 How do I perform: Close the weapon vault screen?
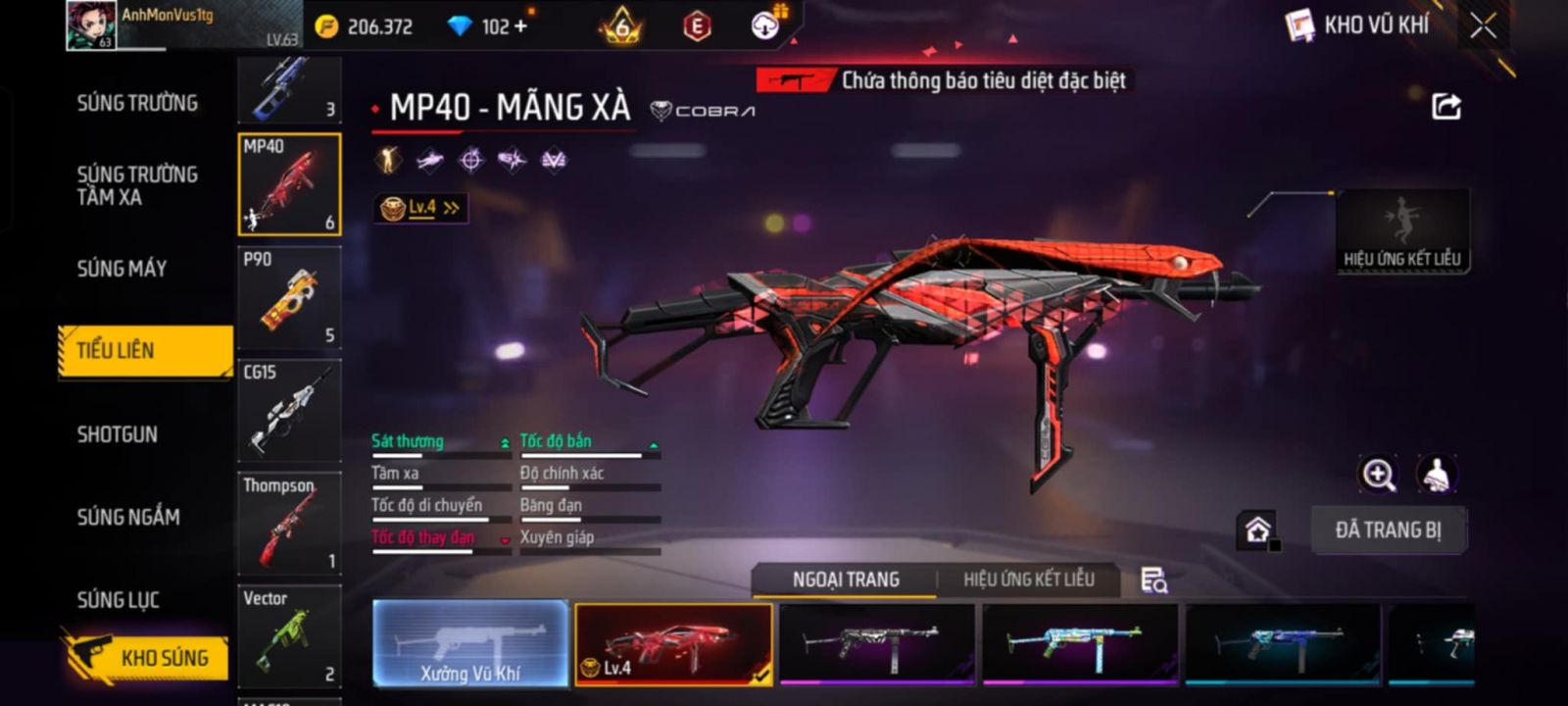coord(1484,26)
